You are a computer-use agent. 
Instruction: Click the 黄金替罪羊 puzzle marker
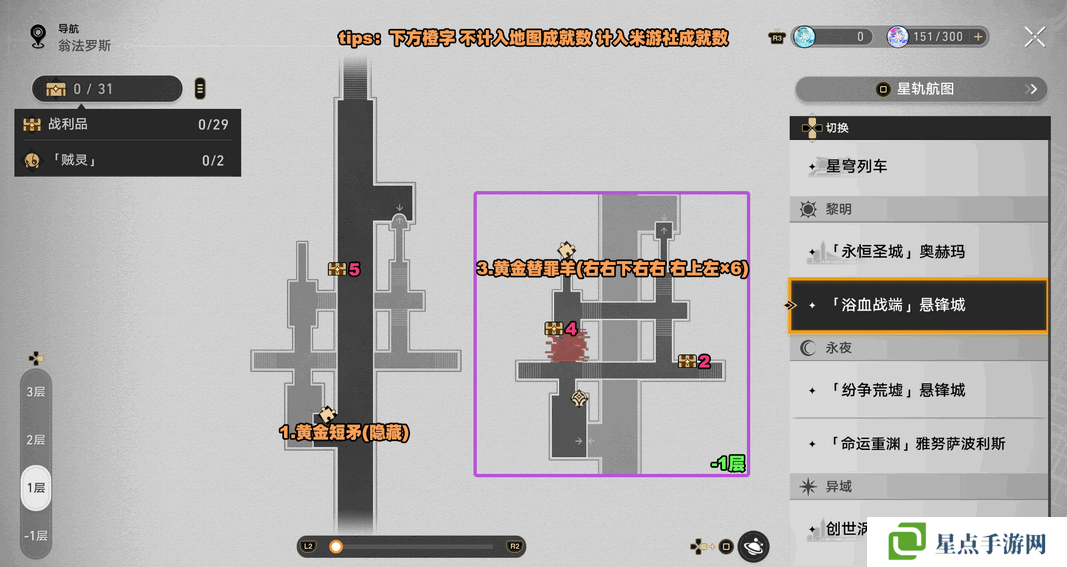pyautogui.click(x=567, y=250)
